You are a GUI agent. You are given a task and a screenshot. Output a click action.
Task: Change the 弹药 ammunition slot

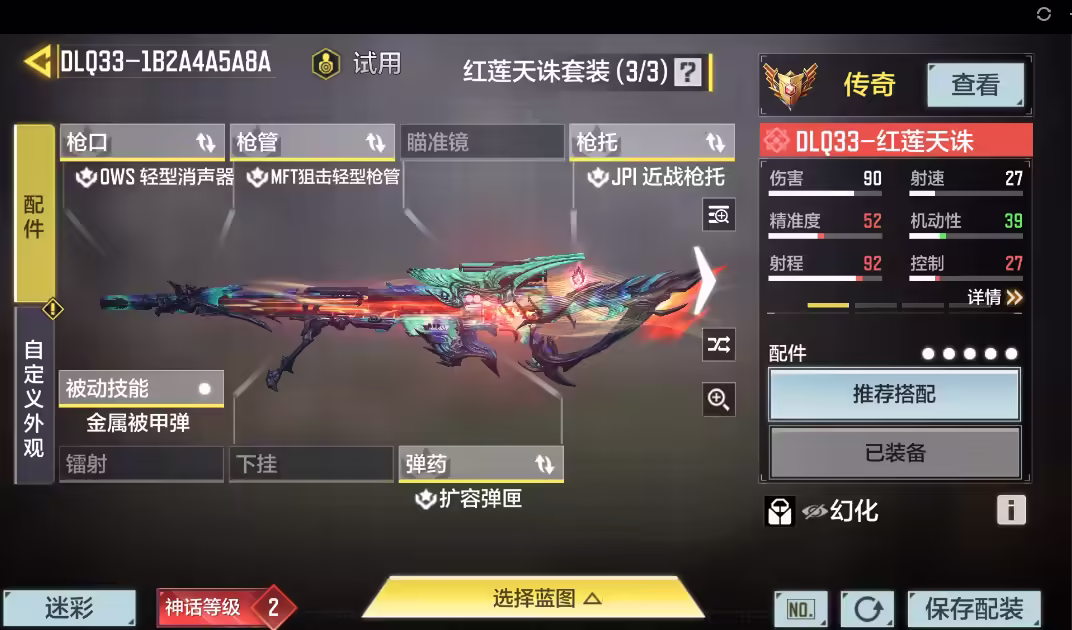(x=480, y=464)
